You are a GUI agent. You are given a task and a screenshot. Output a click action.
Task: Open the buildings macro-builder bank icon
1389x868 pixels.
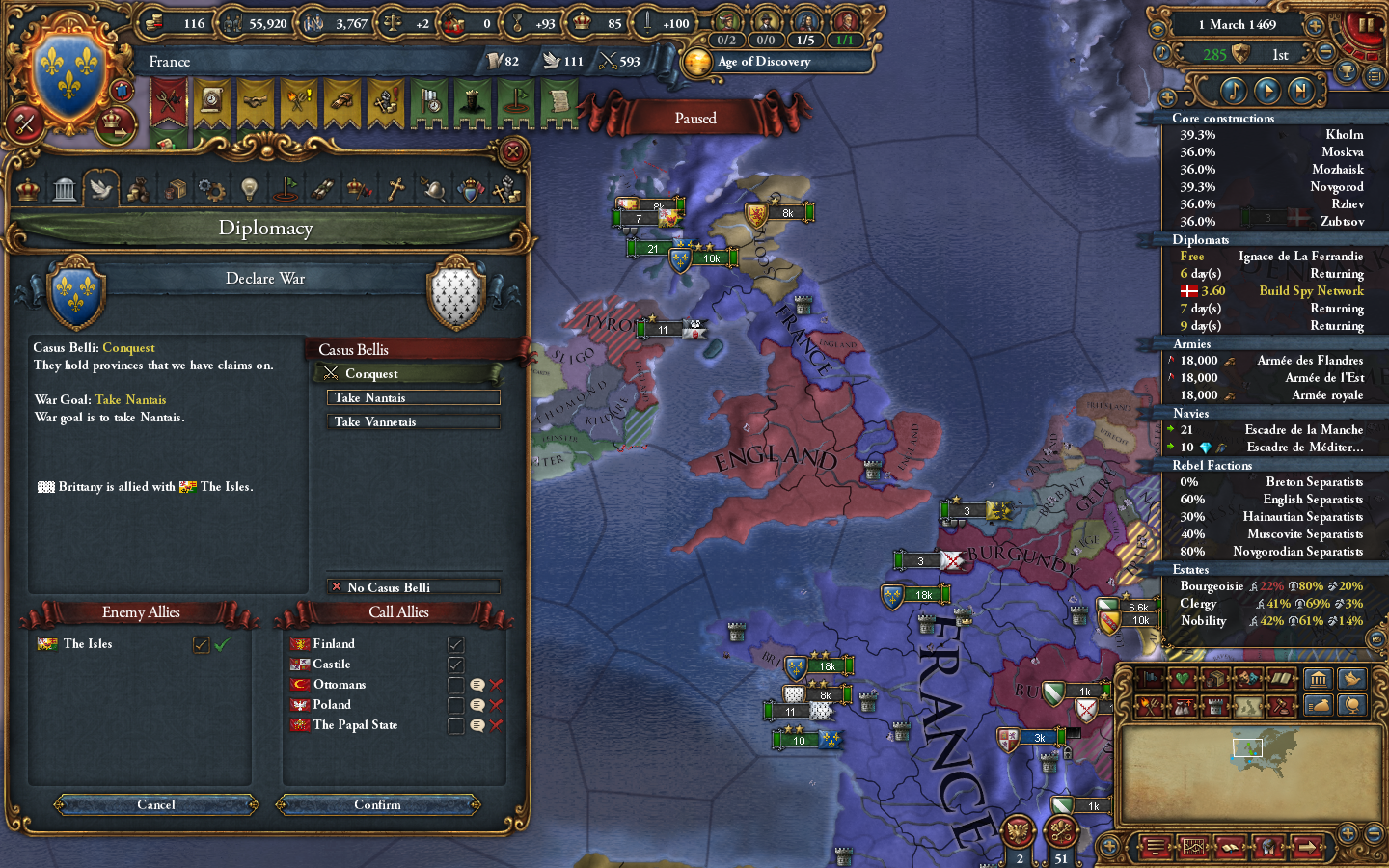1319,679
